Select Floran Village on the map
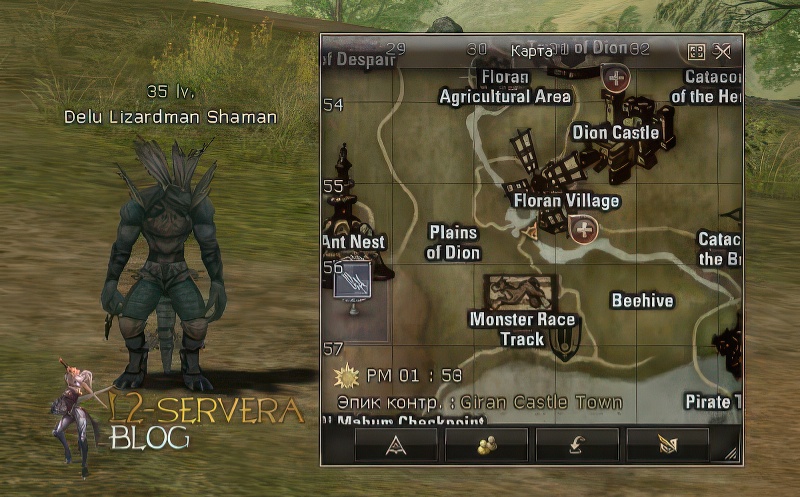The height and width of the screenshot is (497, 800). [x=566, y=201]
